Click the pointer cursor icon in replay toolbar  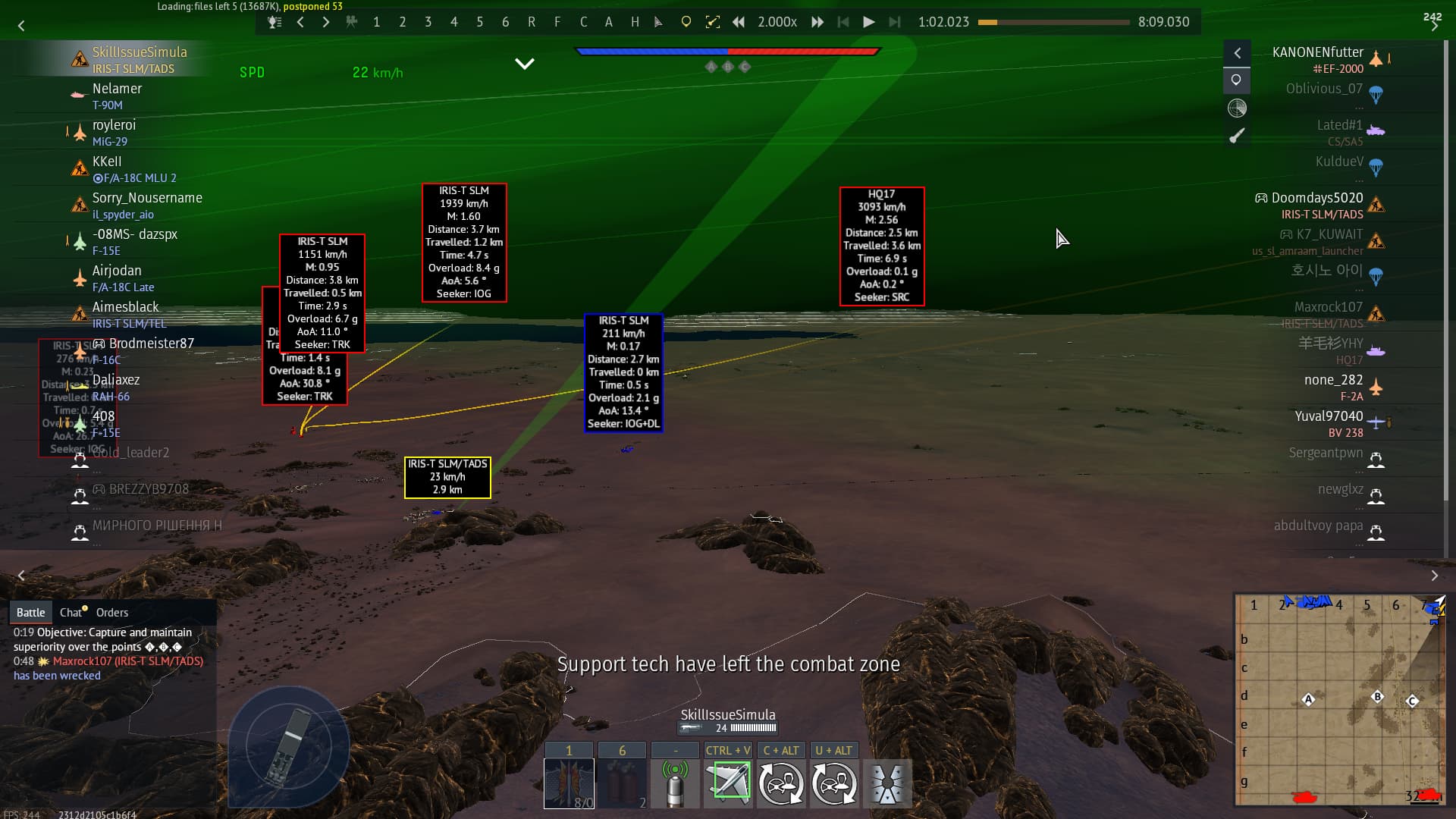[657, 22]
